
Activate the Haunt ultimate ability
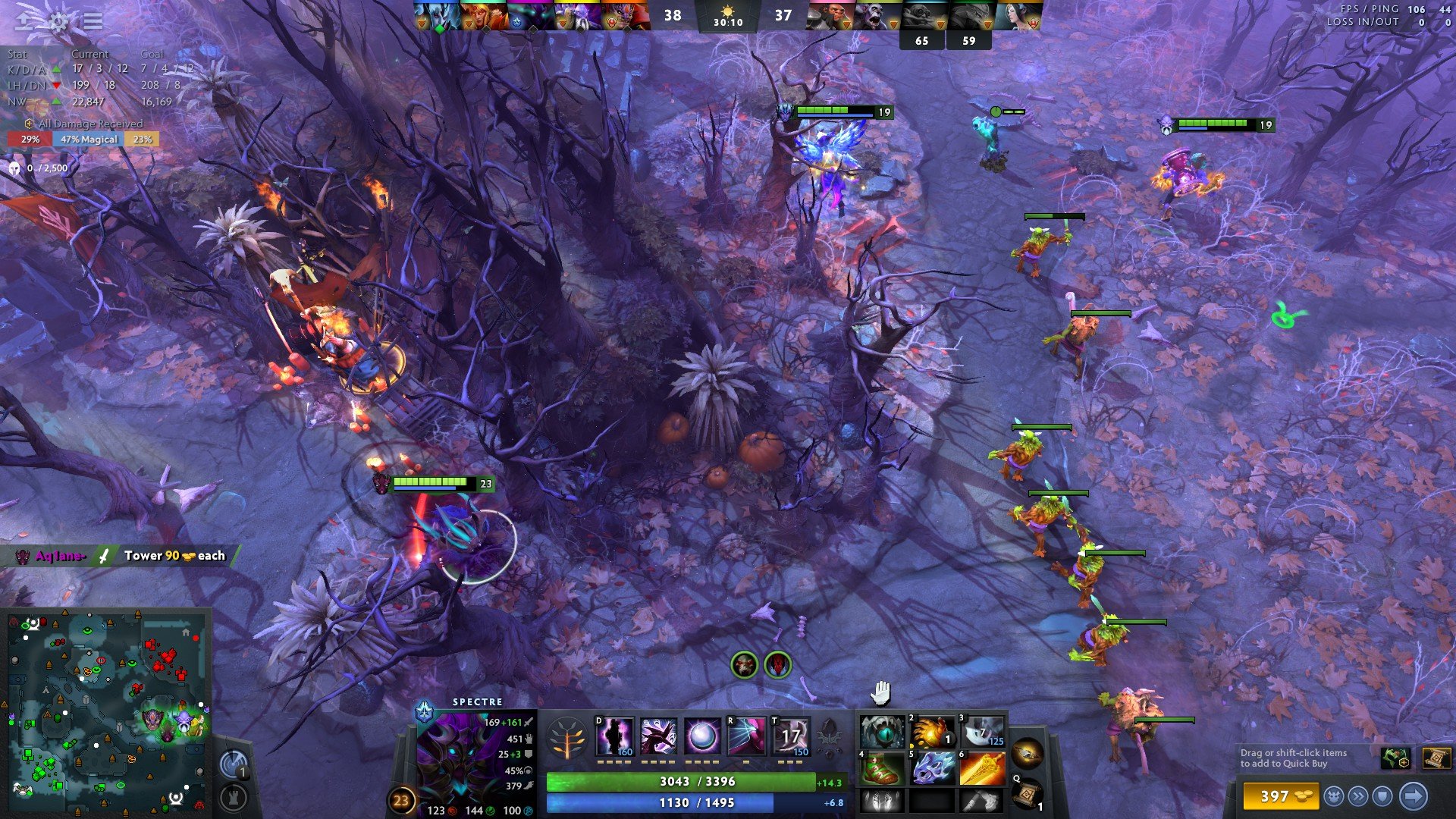(x=746, y=736)
